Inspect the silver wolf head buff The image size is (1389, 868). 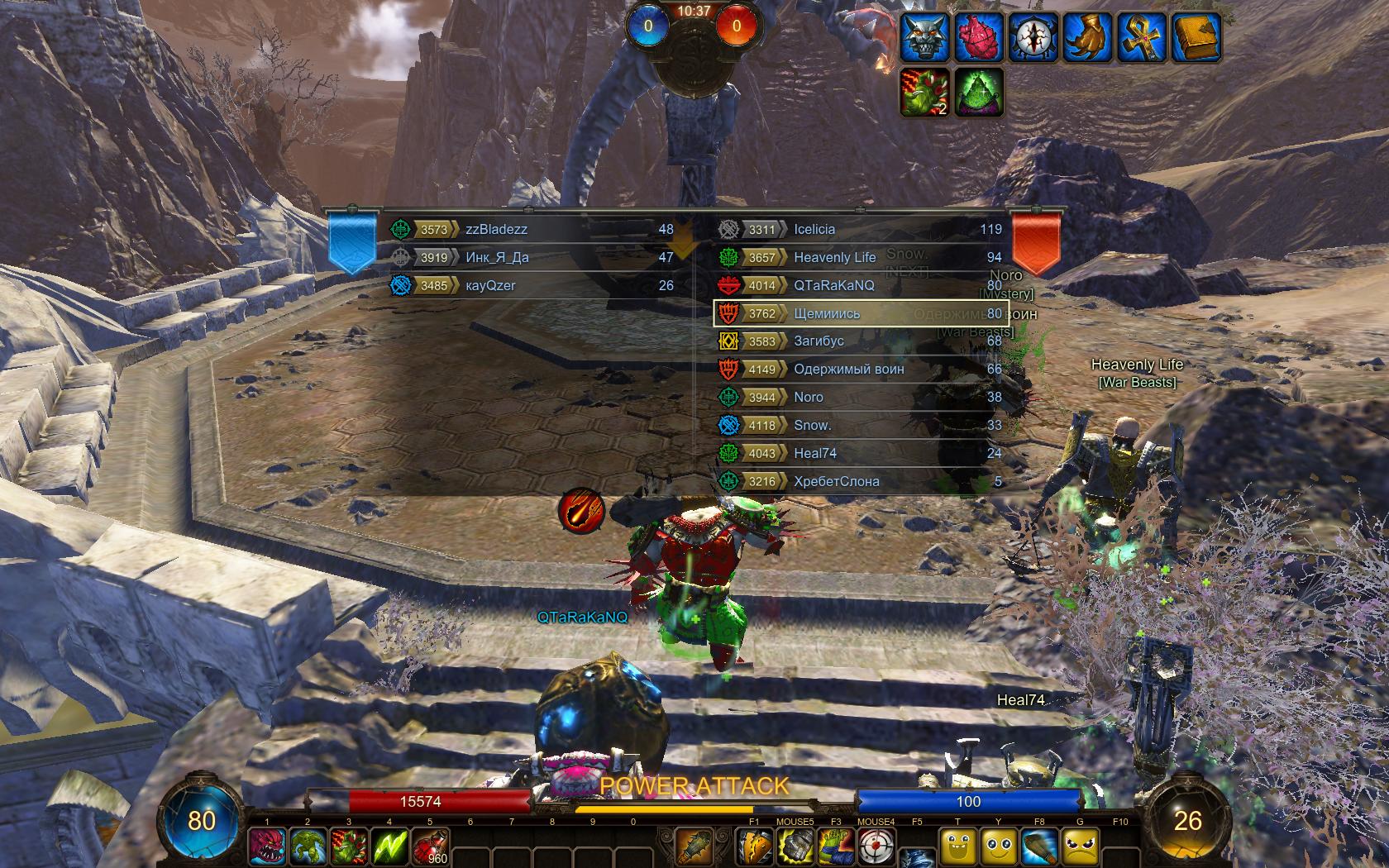(925, 37)
